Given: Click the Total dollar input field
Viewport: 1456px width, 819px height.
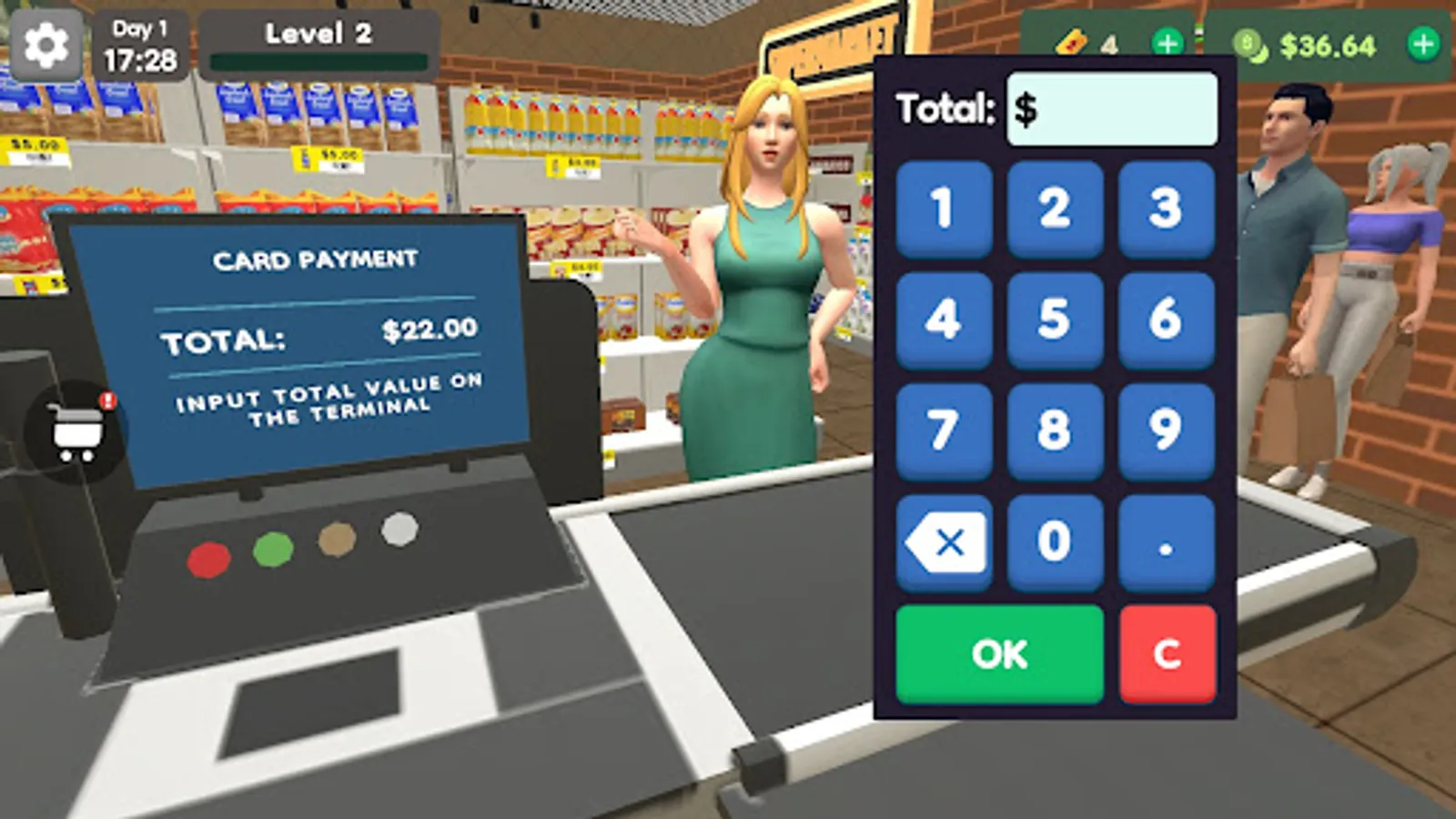Looking at the screenshot, I should point(1112,107).
